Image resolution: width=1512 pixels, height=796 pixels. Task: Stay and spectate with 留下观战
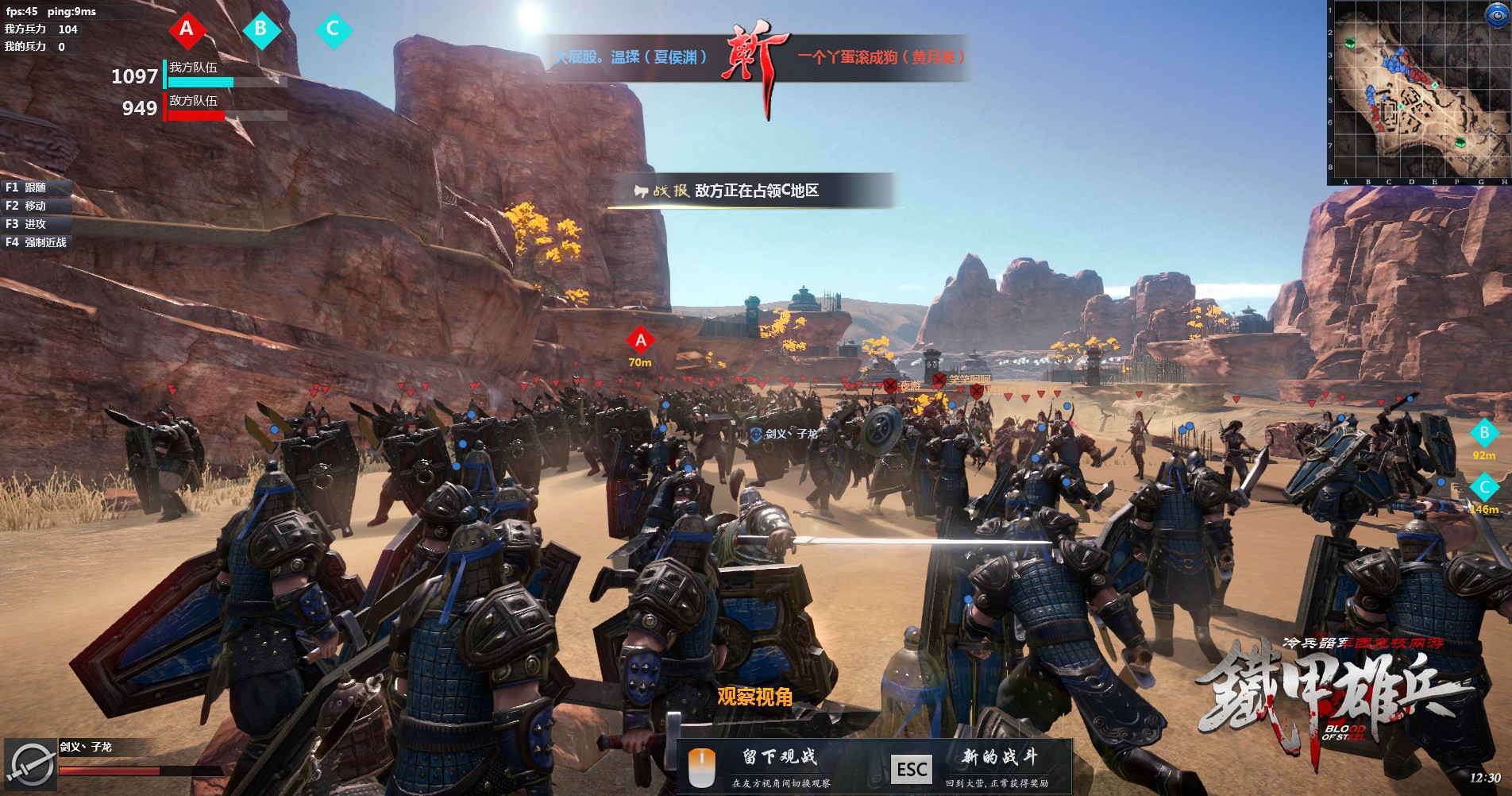(x=779, y=757)
